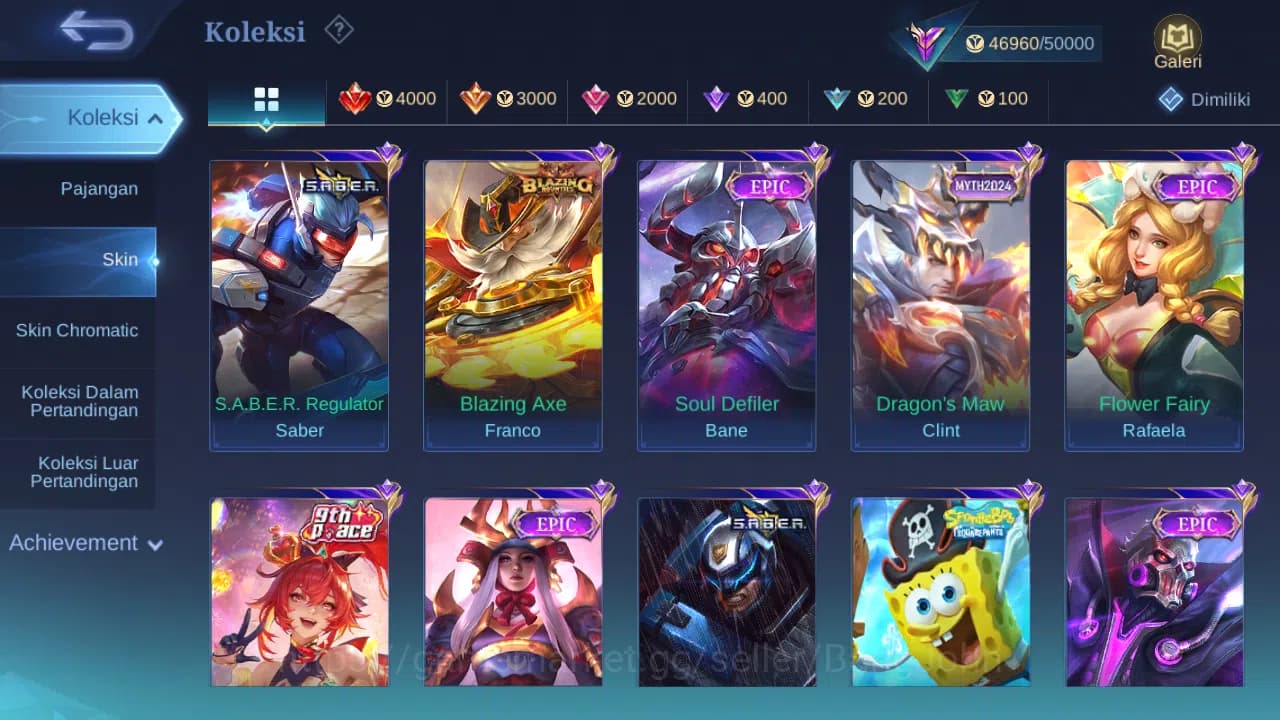Open the Skin Chromatic category
This screenshot has width=1280, height=720.
click(x=78, y=330)
